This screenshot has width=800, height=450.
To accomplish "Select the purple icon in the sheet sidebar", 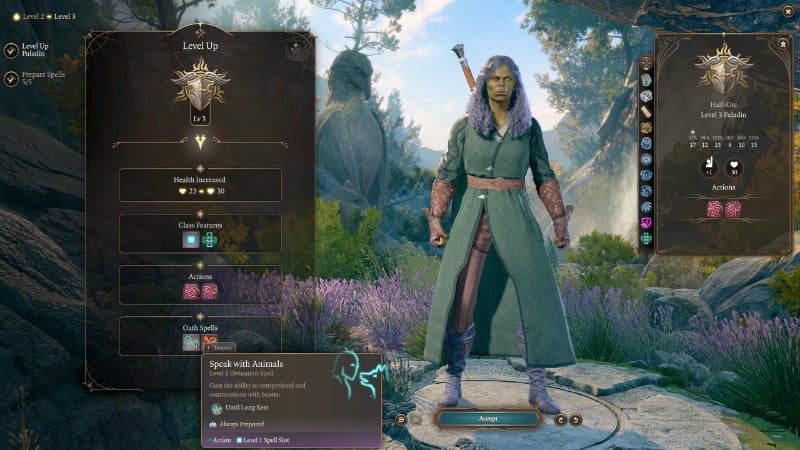I will coord(646,223).
